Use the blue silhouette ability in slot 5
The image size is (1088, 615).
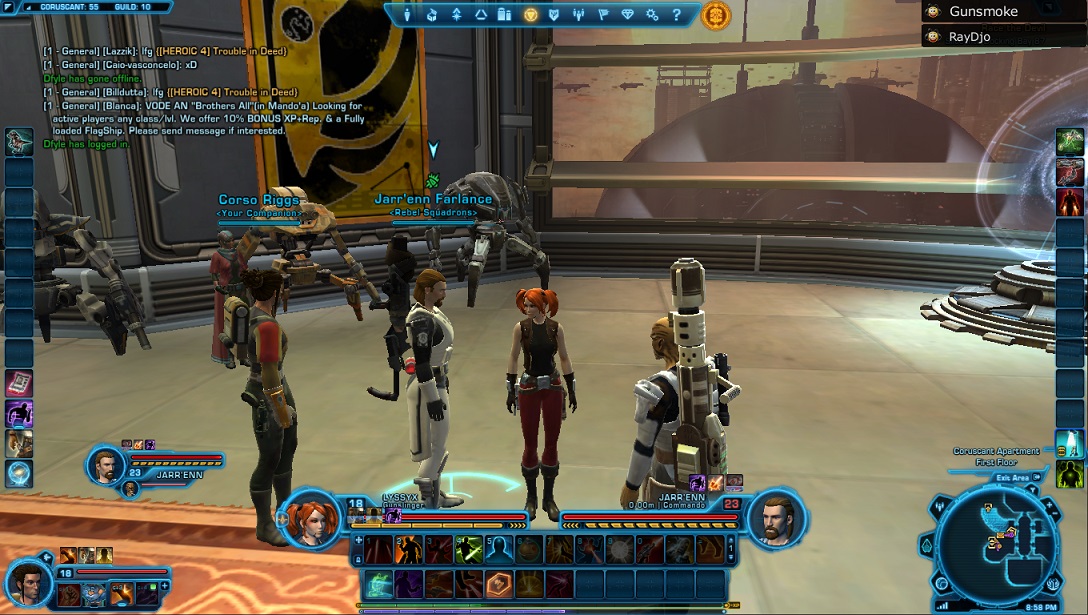tap(500, 549)
